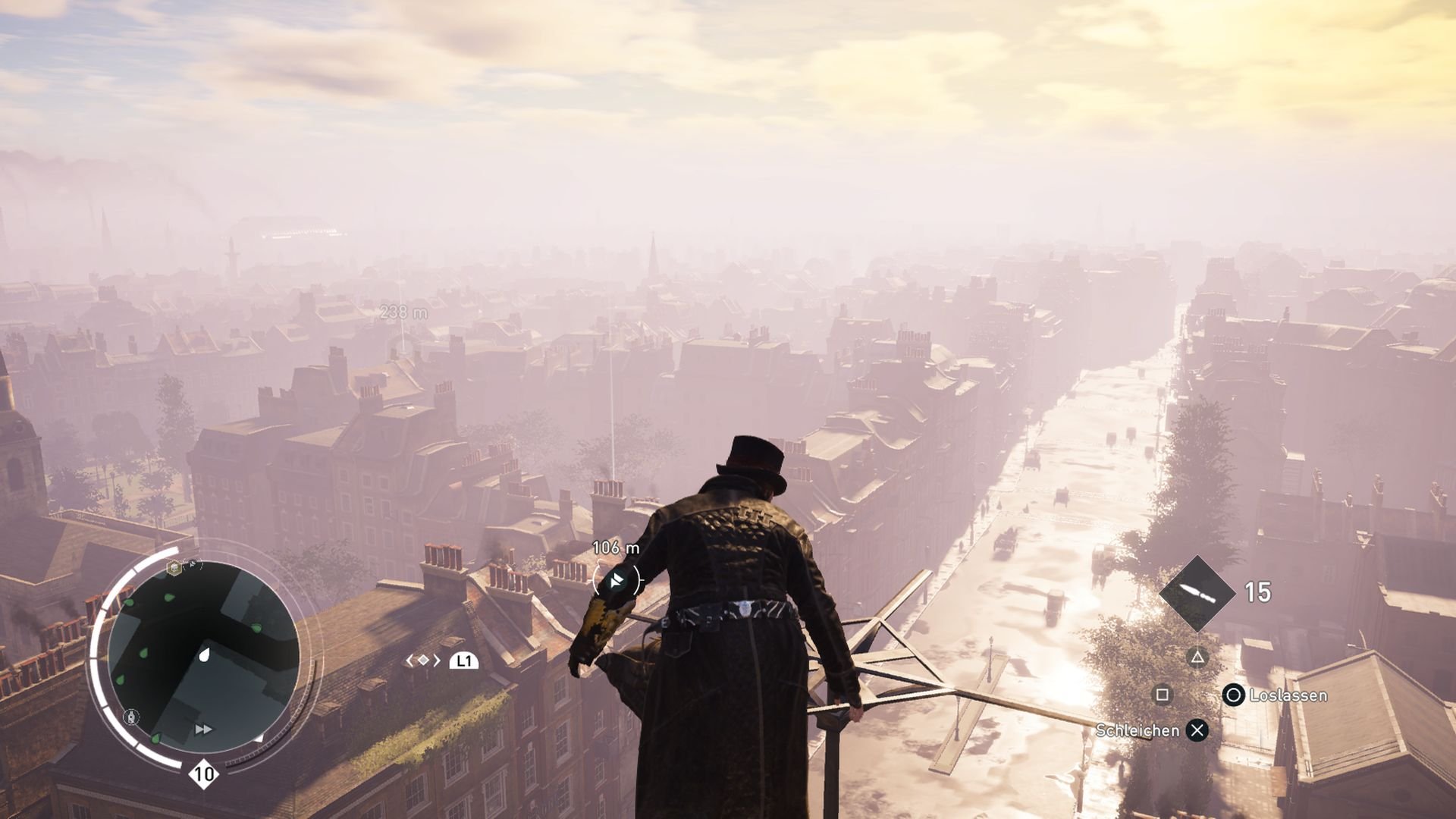
Task: Select the Triangle button prompt icon
Action: pos(1198,658)
